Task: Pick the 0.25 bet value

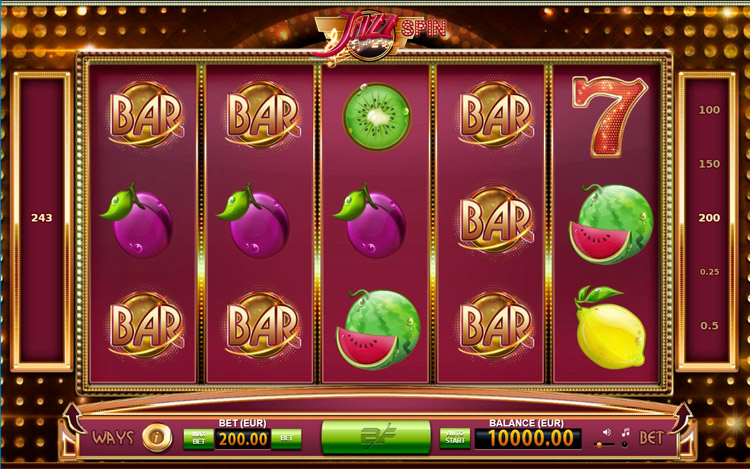Action: [x=710, y=272]
